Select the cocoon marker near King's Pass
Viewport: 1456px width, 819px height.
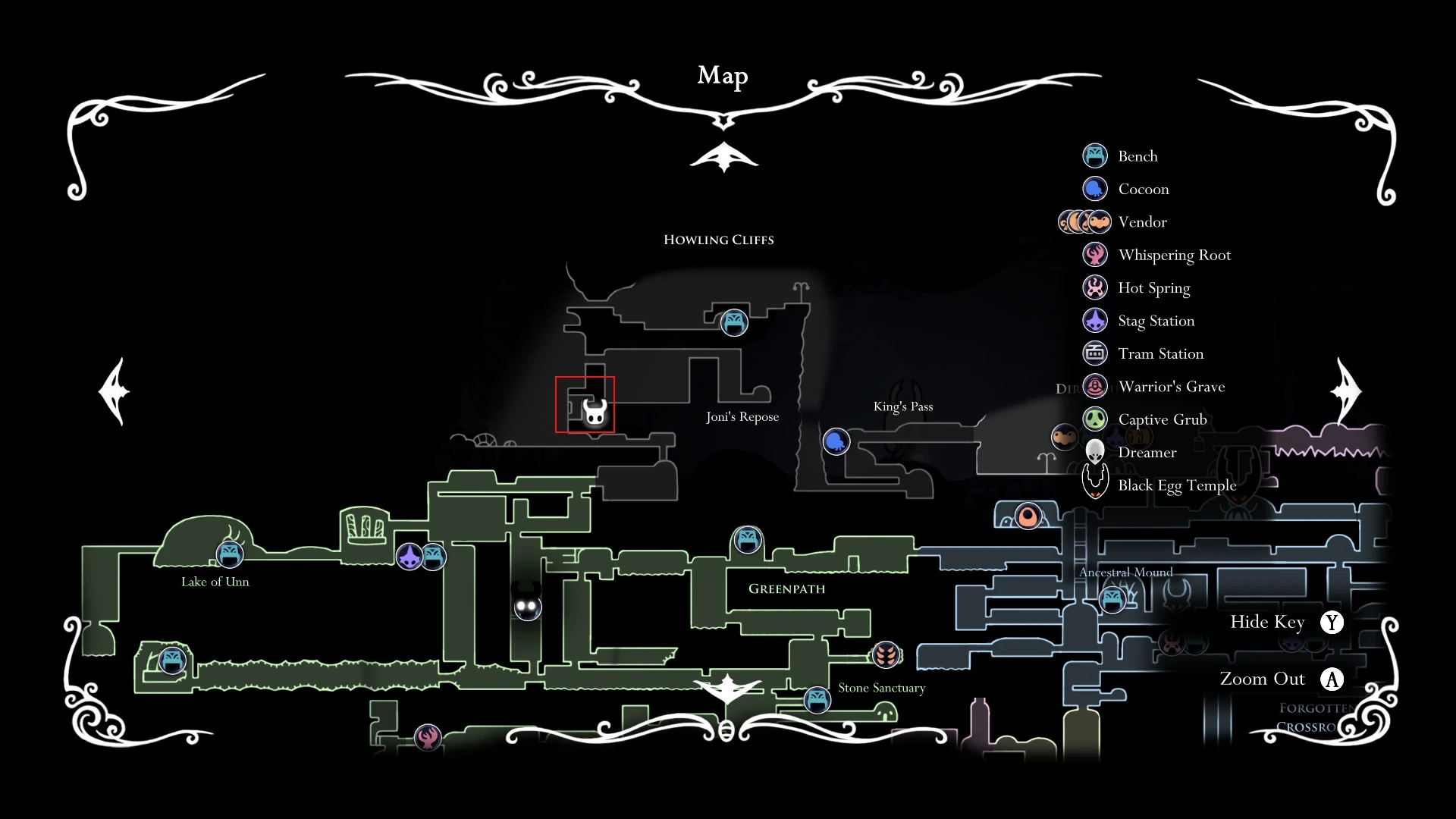pyautogui.click(x=836, y=441)
